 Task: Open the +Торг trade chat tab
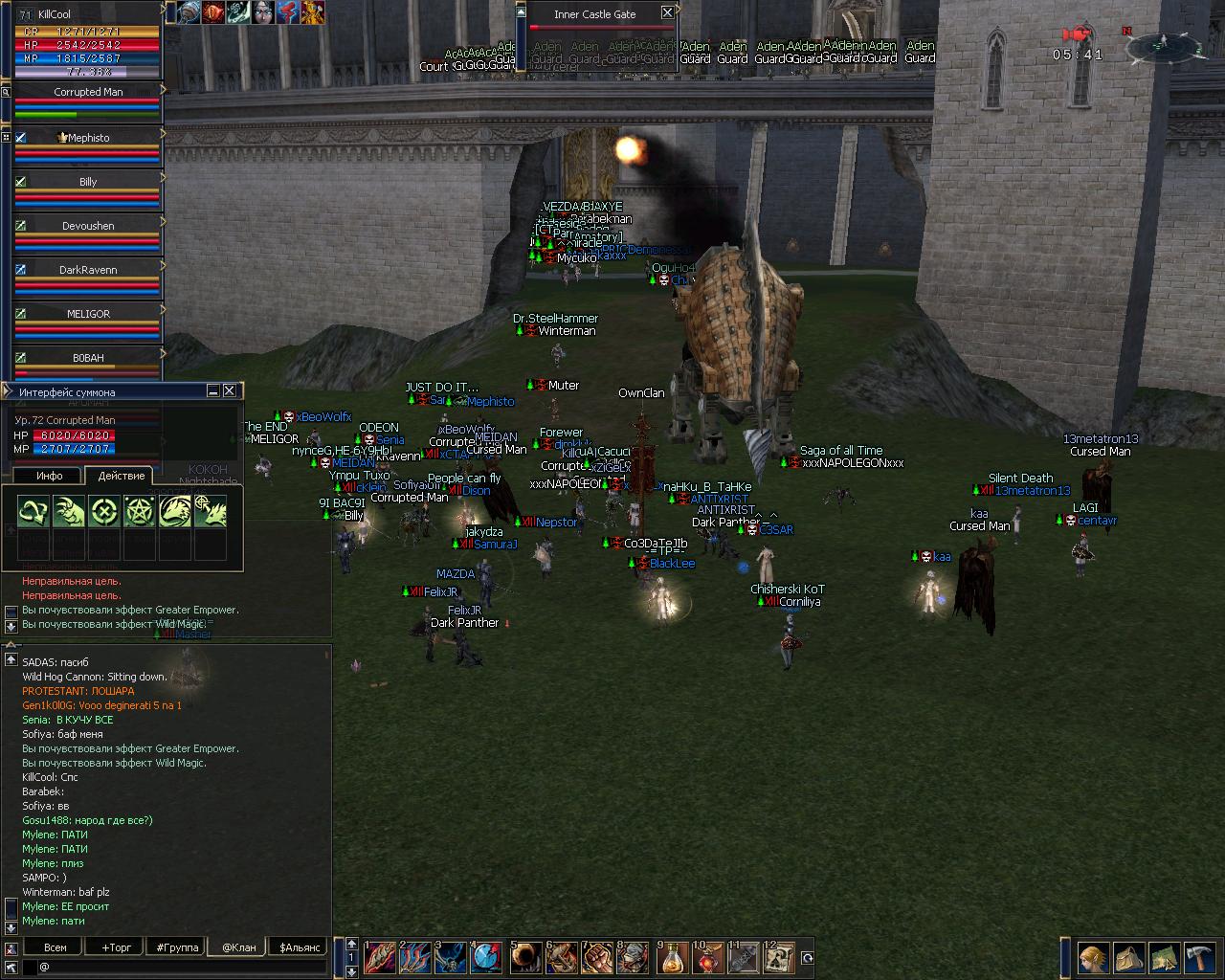click(x=117, y=947)
